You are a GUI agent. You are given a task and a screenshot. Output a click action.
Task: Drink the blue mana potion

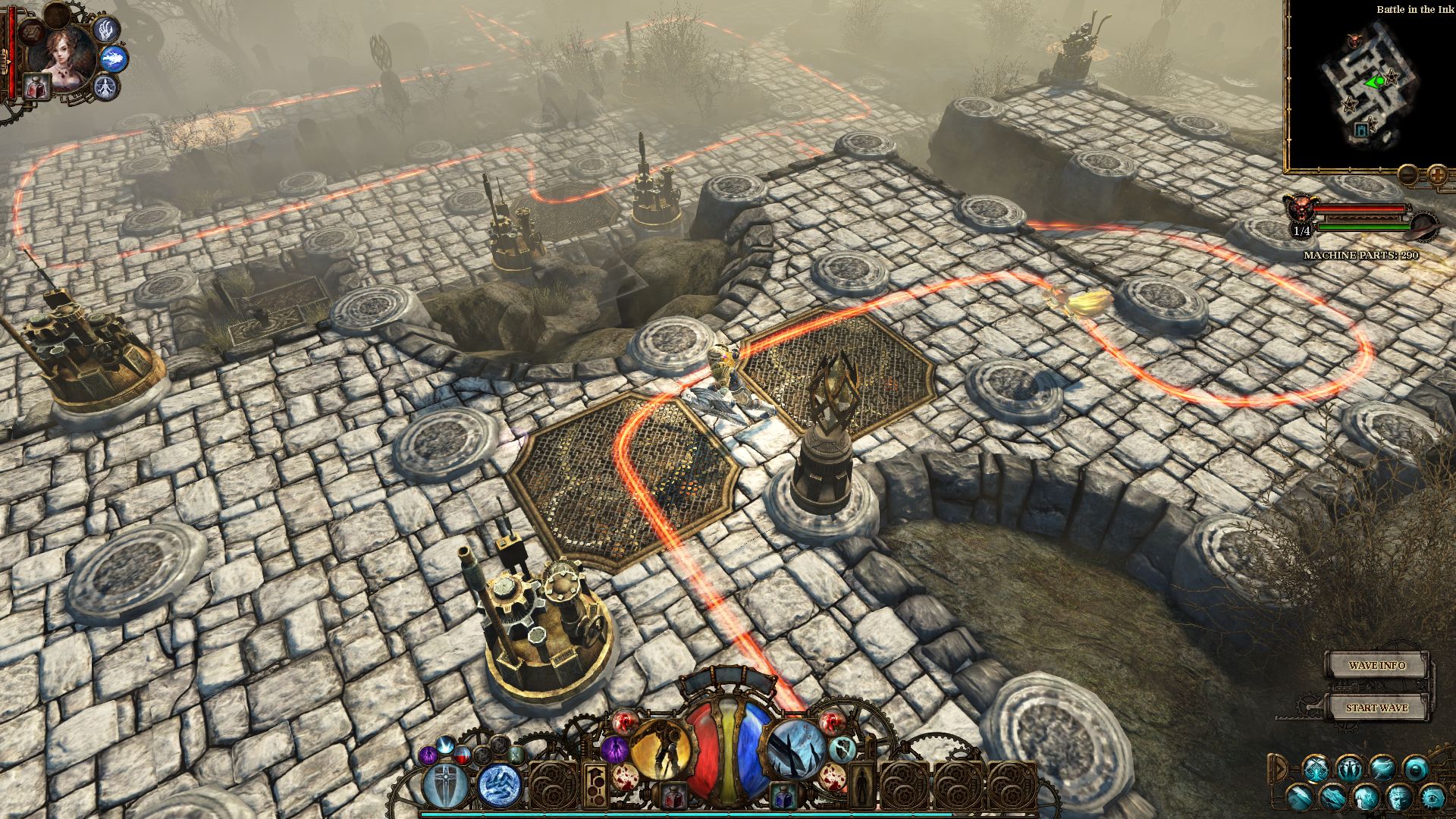click(x=783, y=796)
